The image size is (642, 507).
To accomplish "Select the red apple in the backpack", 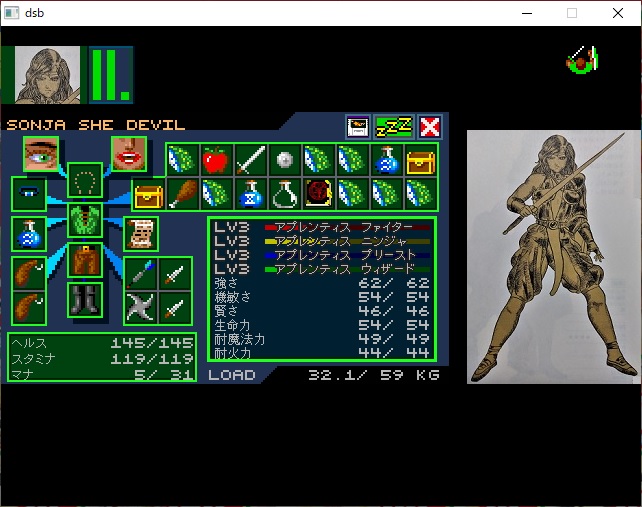I will pos(216,160).
